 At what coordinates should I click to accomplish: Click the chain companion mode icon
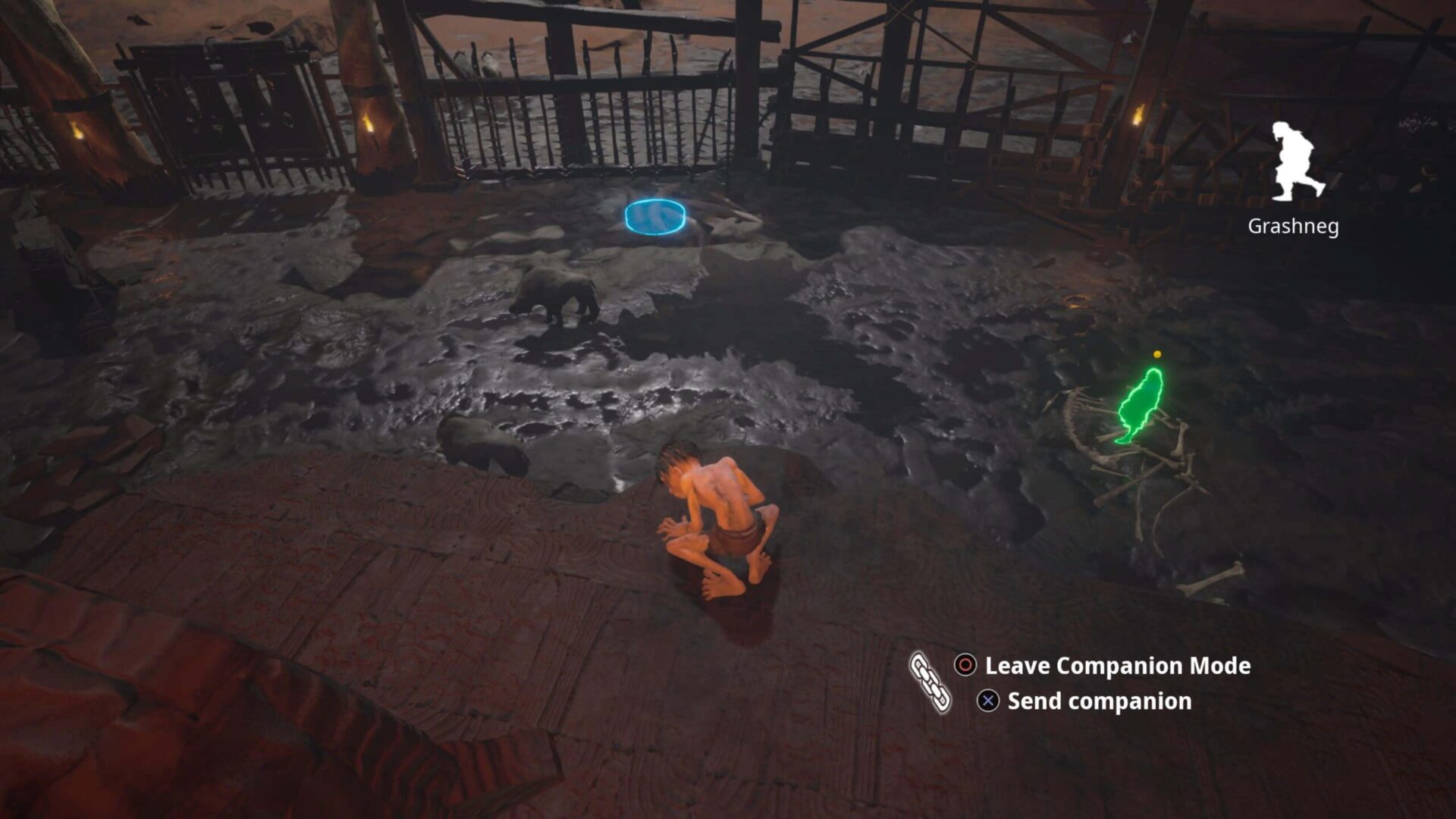coord(930,682)
